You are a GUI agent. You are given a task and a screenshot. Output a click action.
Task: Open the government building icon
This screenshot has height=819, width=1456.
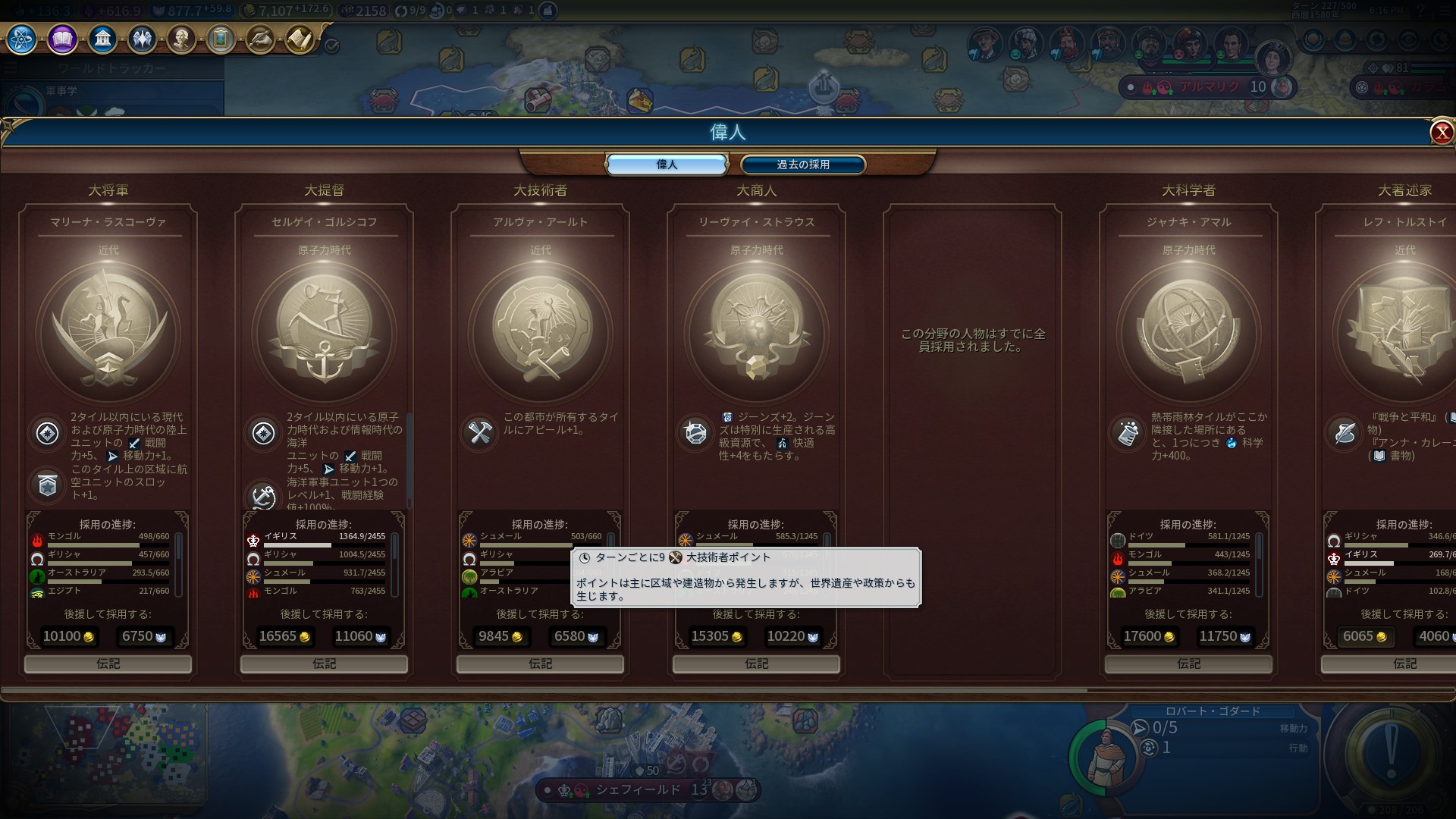(x=102, y=39)
